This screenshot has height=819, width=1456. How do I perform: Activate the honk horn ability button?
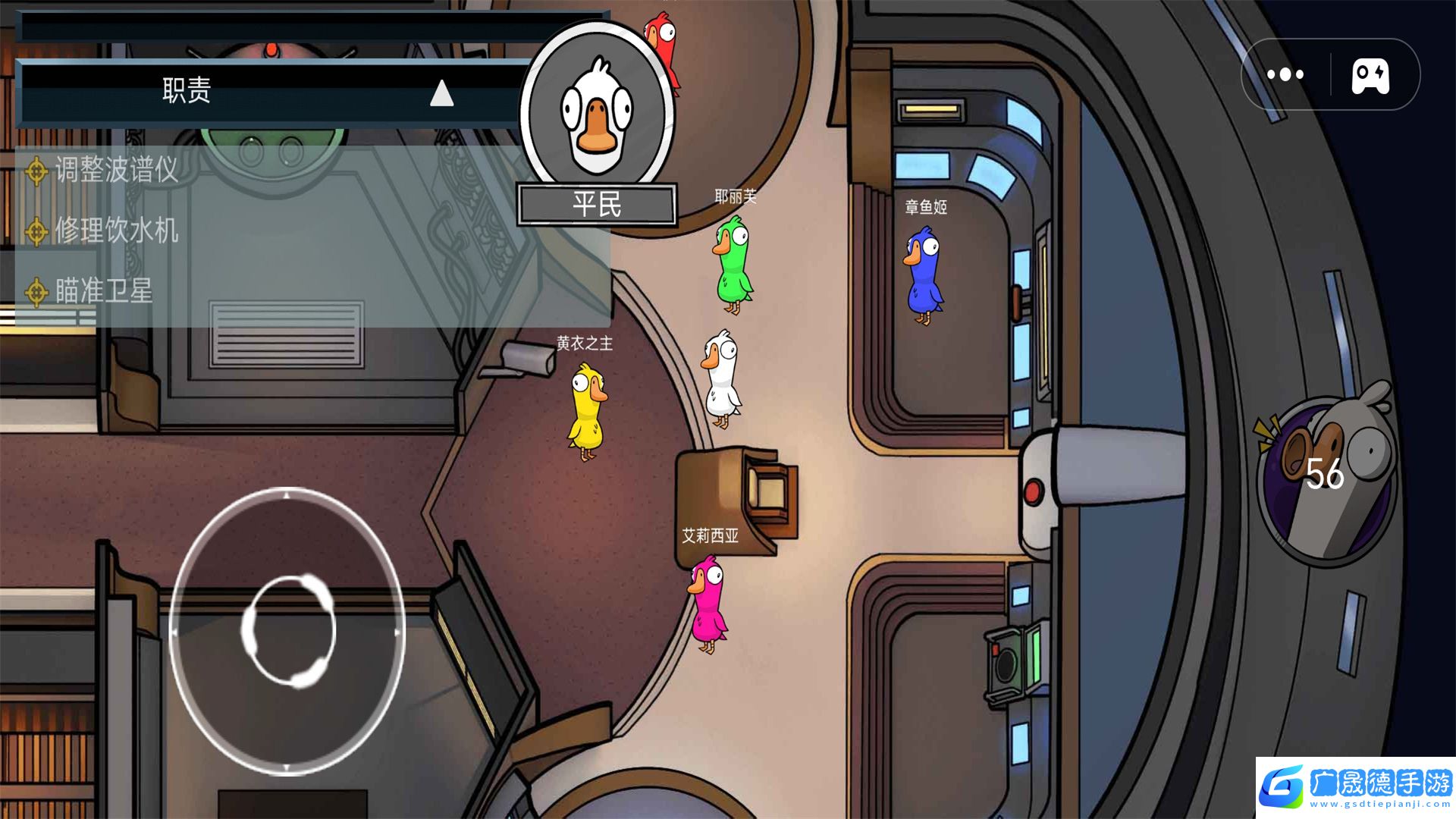pyautogui.click(x=1326, y=474)
